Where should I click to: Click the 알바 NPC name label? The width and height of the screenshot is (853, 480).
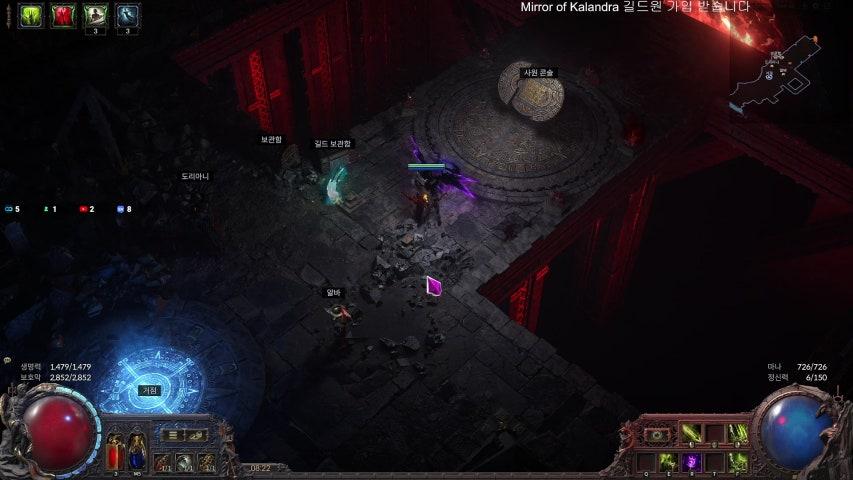(333, 293)
